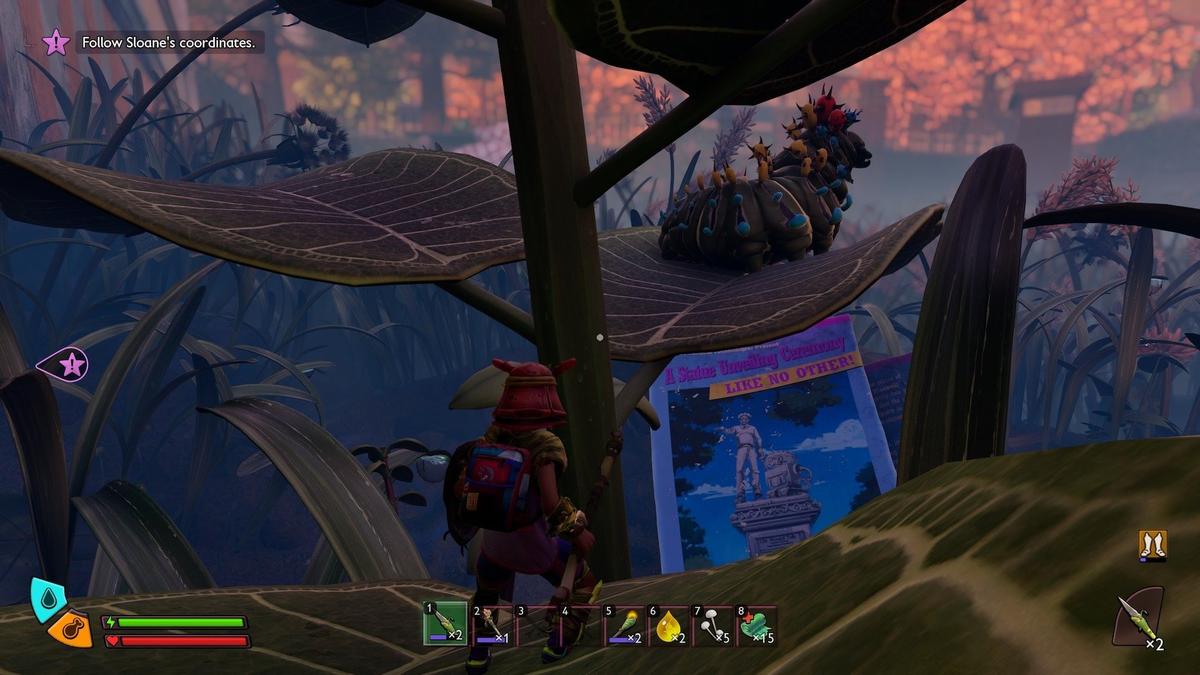Use the green bandage in slot 8
The image size is (1200, 675).
(758, 625)
